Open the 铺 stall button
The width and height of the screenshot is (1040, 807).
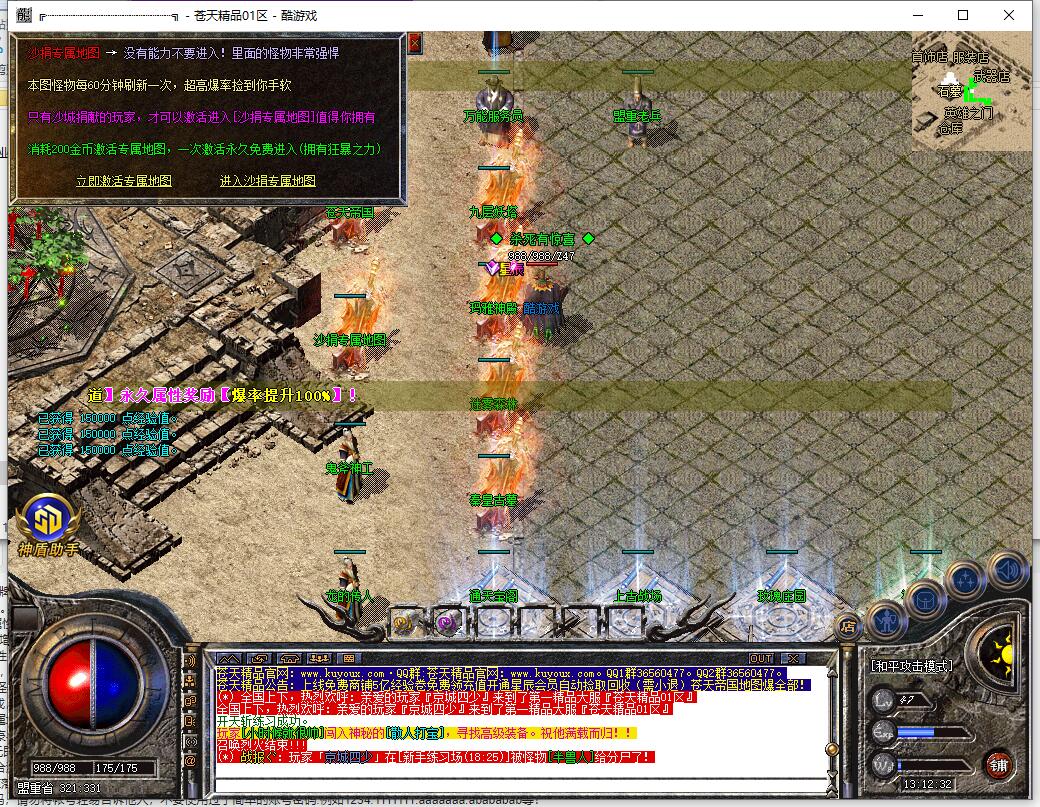point(997,767)
